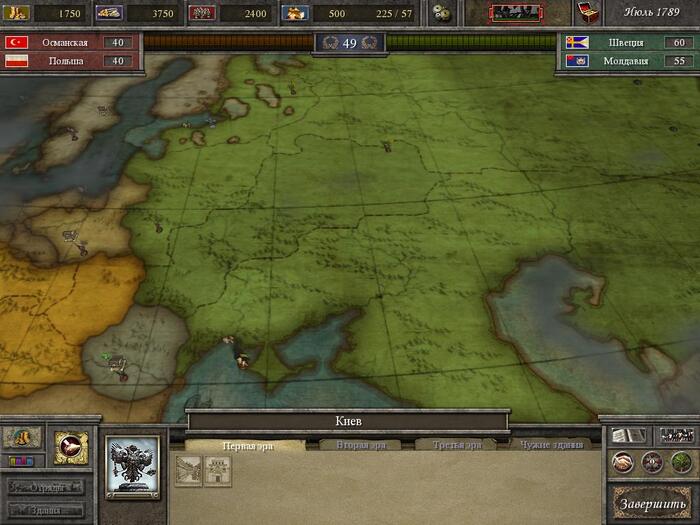This screenshot has height=525, width=700.
Task: Open the Отряды list button
Action: [46, 488]
